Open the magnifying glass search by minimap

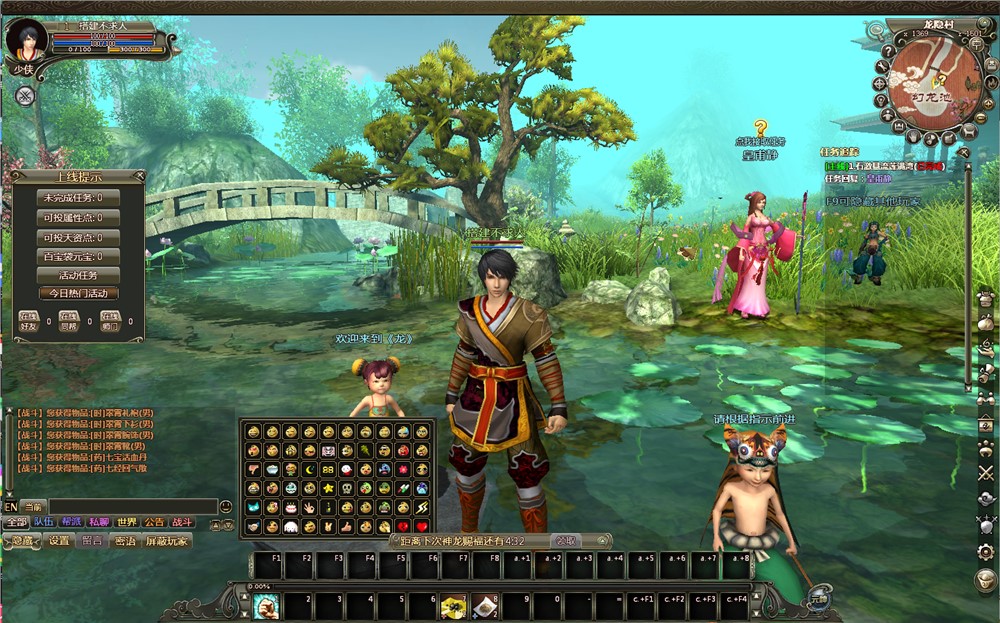tap(876, 30)
